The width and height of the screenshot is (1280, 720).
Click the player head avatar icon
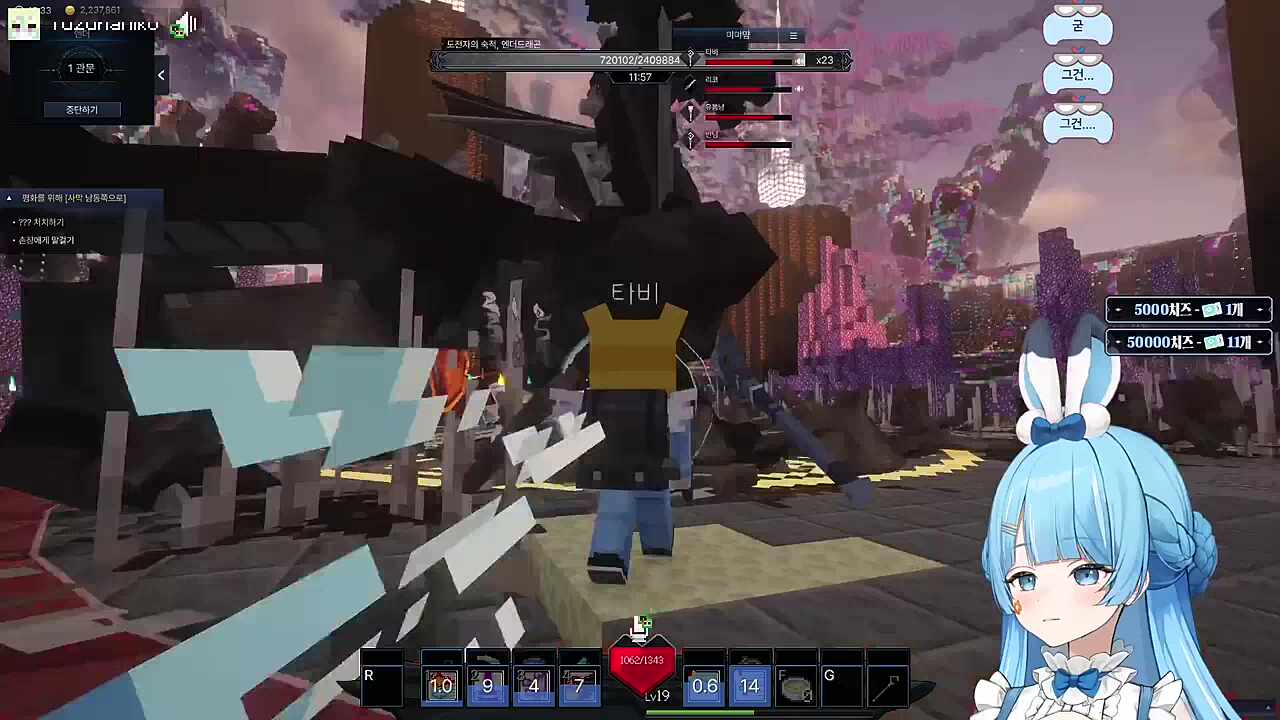pyautogui.click(x=23, y=24)
